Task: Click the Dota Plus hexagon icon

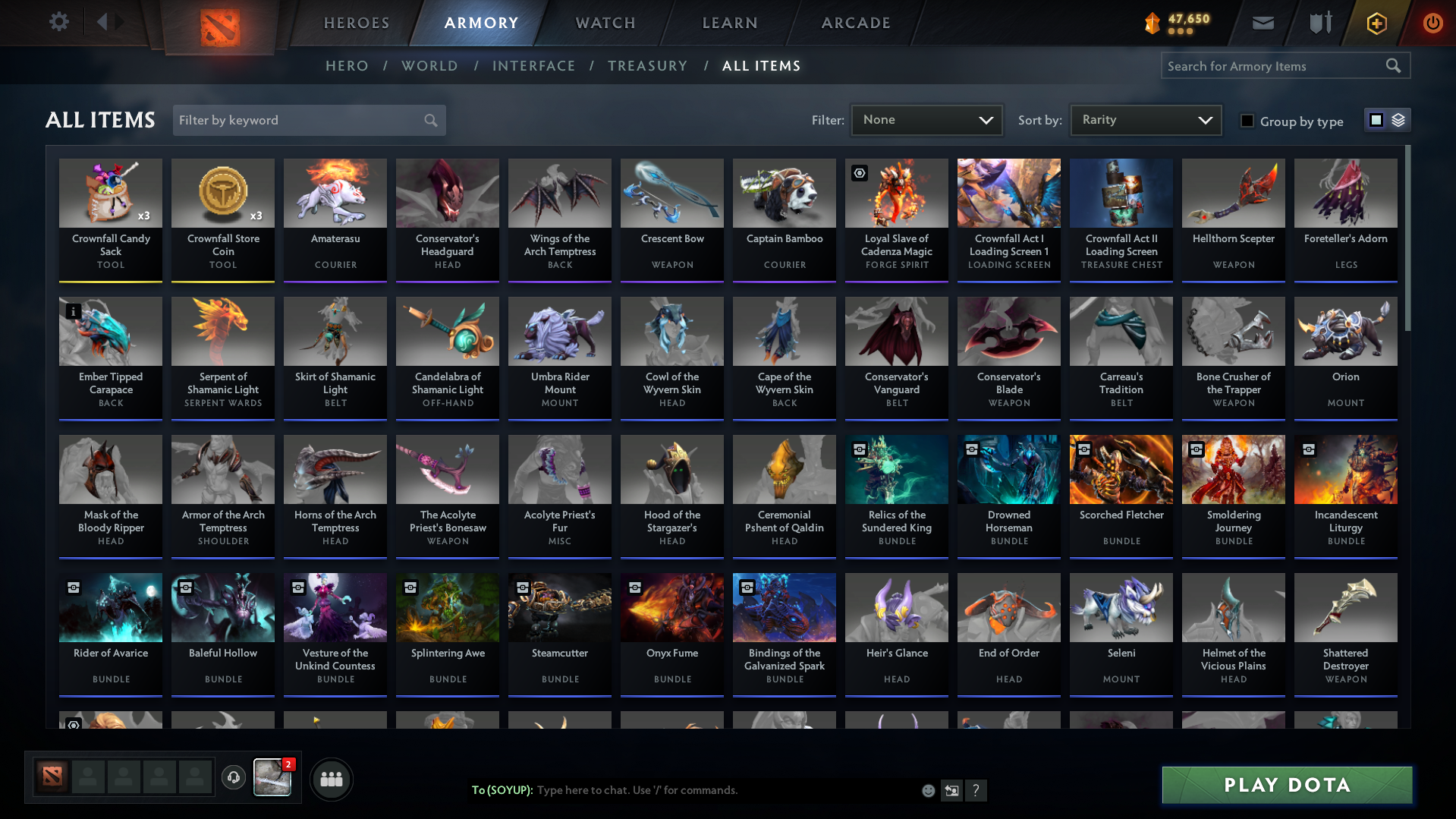Action: [x=1376, y=23]
